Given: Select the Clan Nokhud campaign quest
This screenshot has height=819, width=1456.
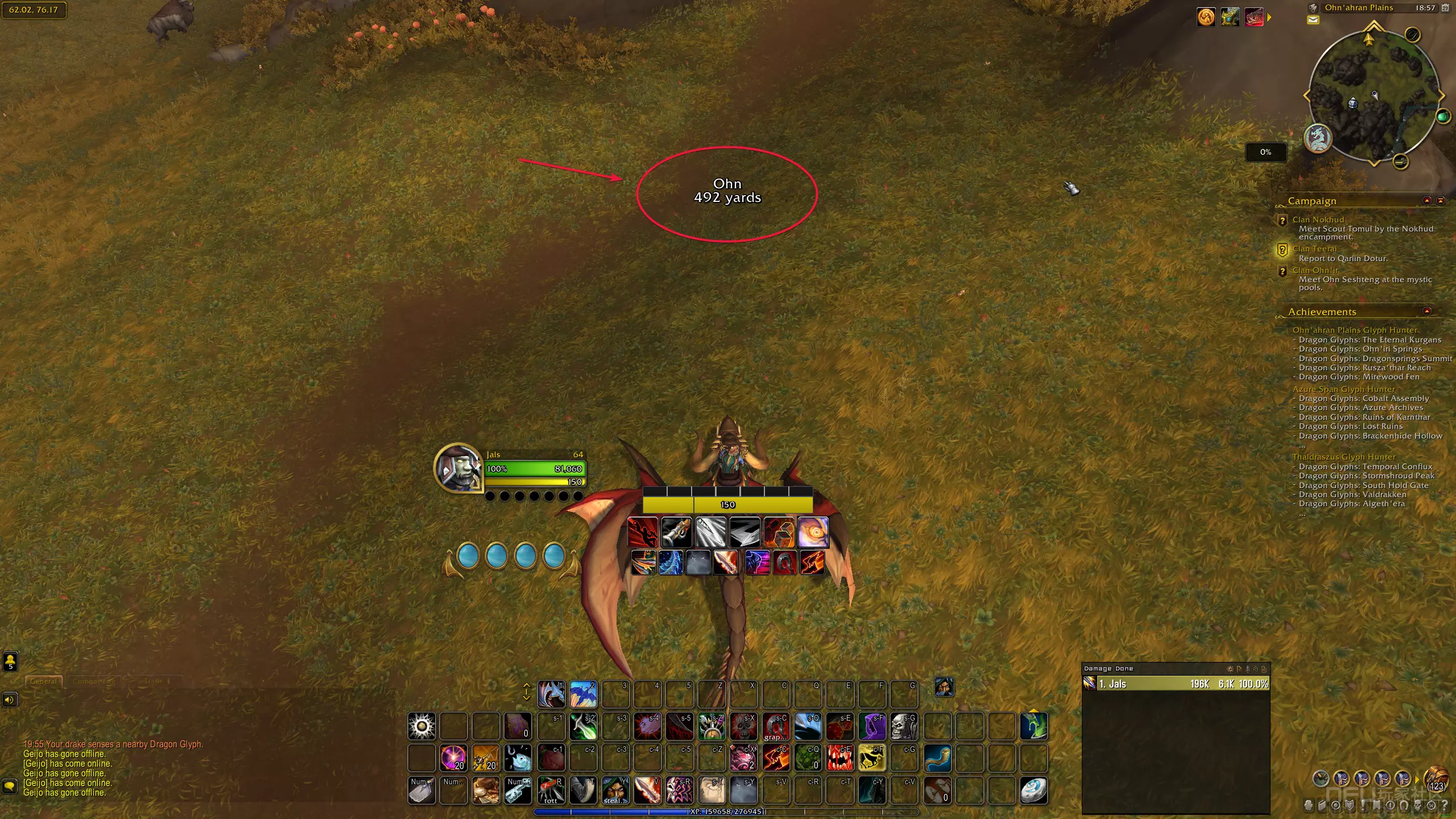Looking at the screenshot, I should click(x=1318, y=220).
